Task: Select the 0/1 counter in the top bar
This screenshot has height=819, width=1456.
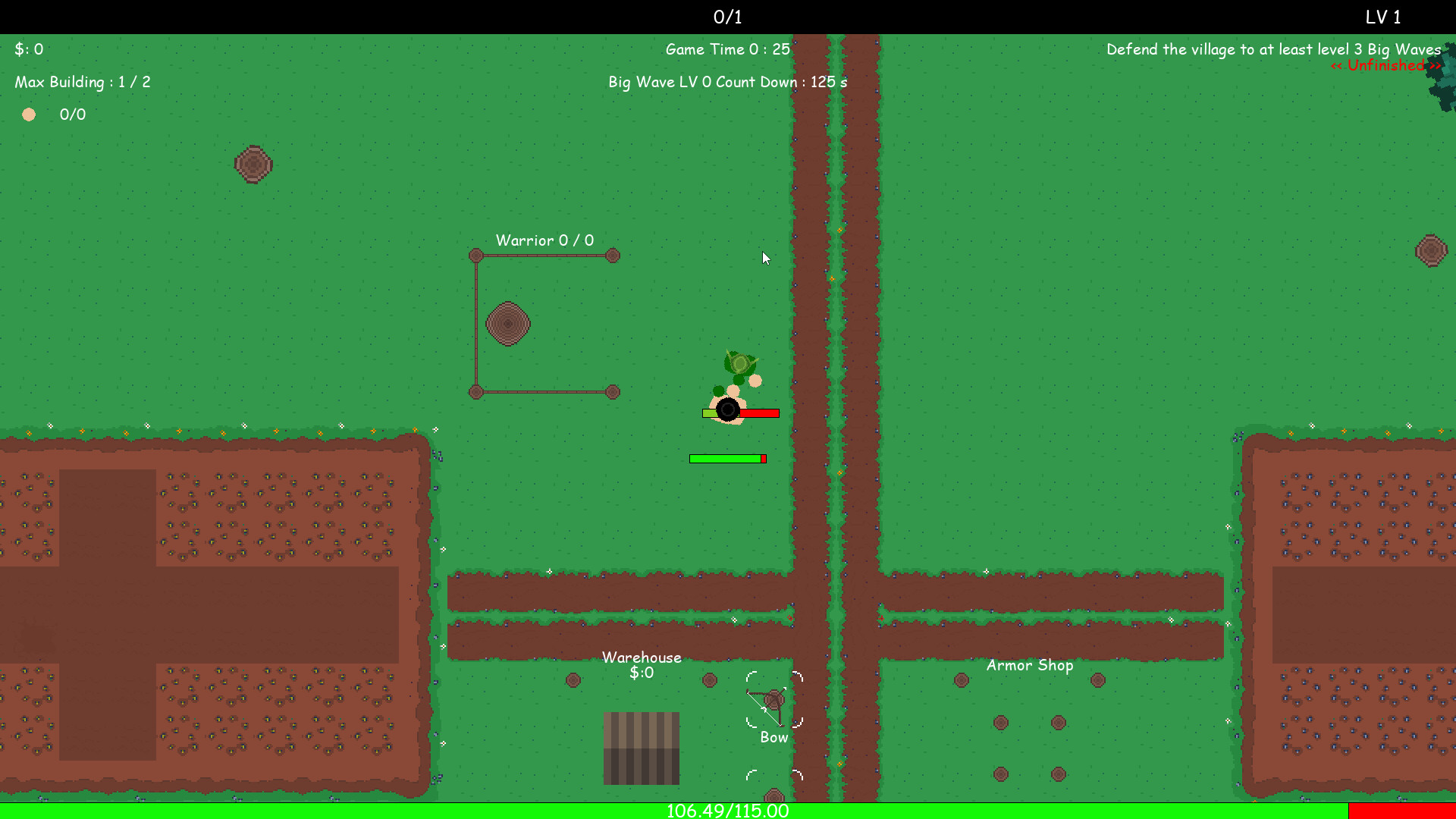Action: [x=726, y=17]
